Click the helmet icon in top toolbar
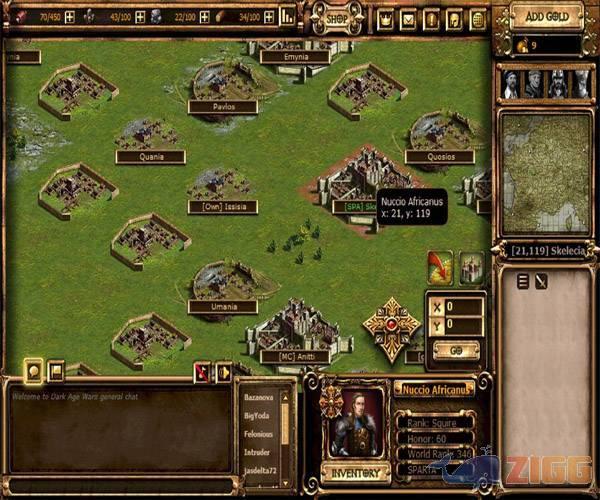 455,19
